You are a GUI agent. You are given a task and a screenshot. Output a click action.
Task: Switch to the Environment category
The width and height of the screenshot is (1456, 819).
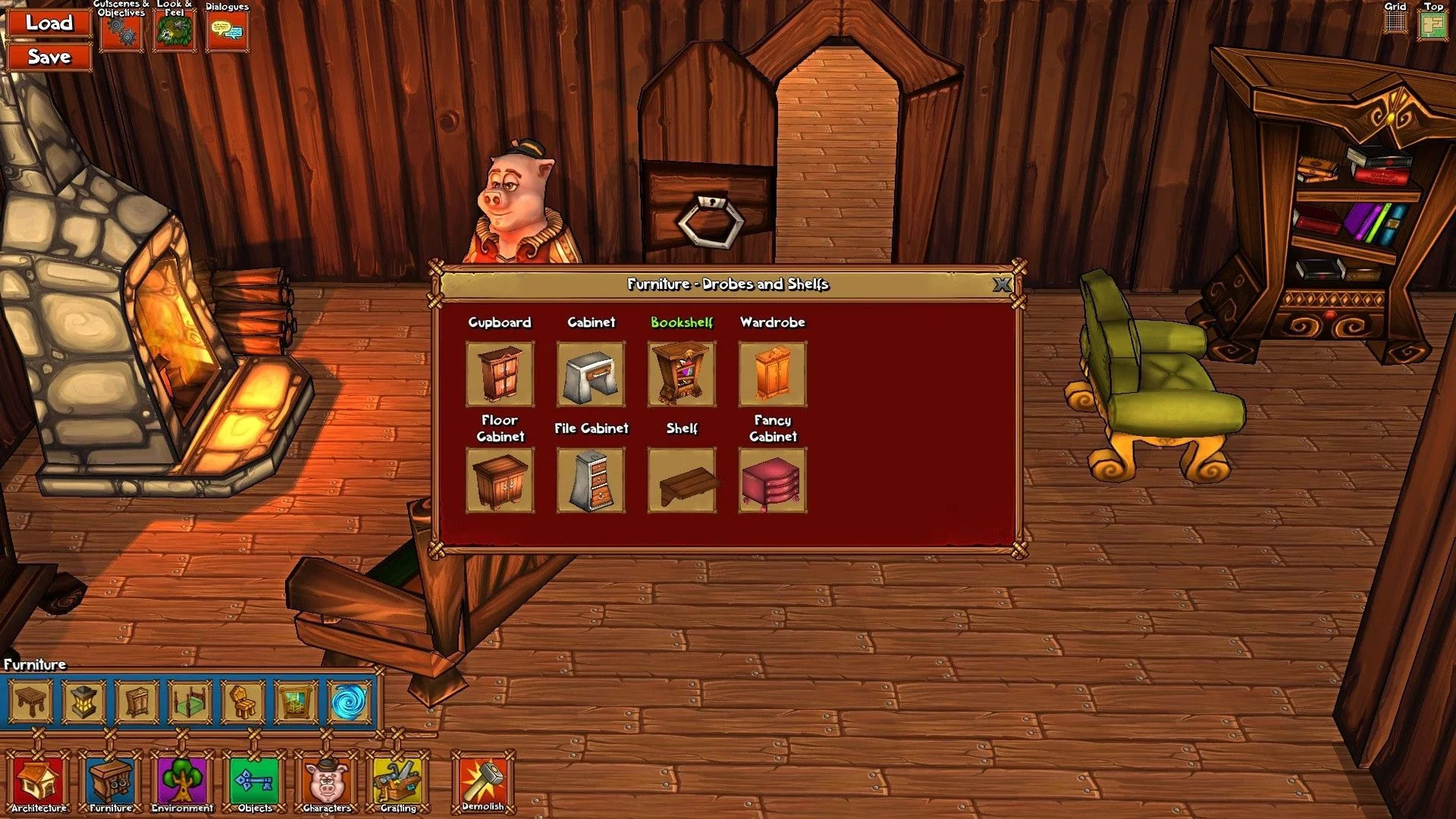[x=182, y=782]
